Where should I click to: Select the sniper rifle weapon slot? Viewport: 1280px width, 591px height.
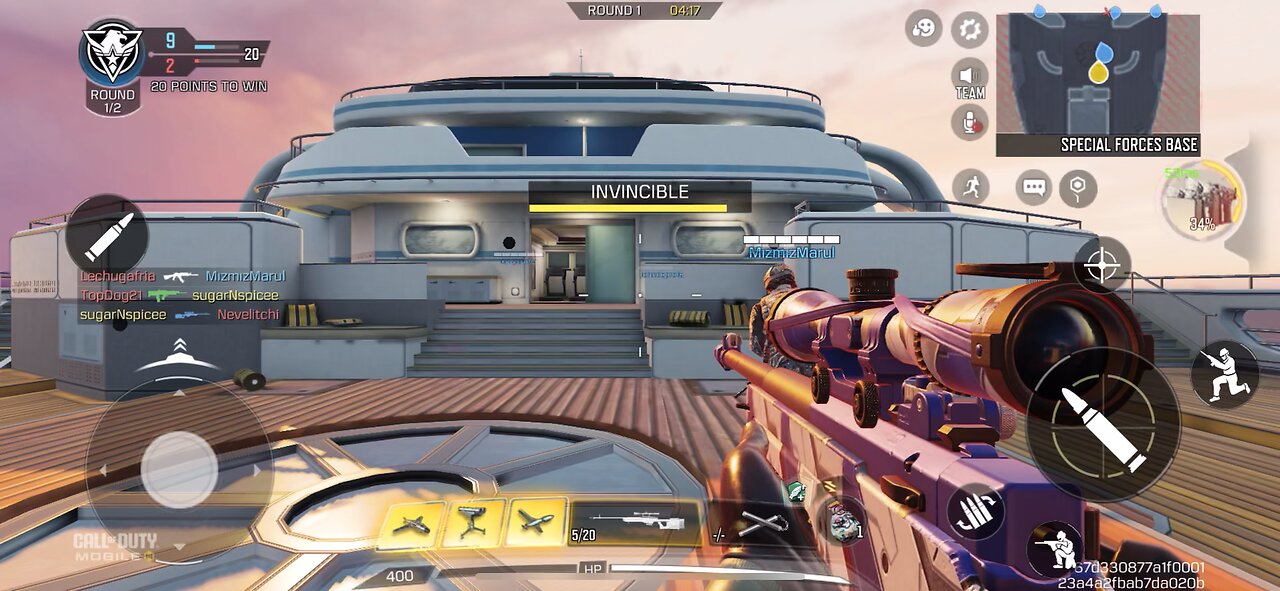click(x=634, y=523)
